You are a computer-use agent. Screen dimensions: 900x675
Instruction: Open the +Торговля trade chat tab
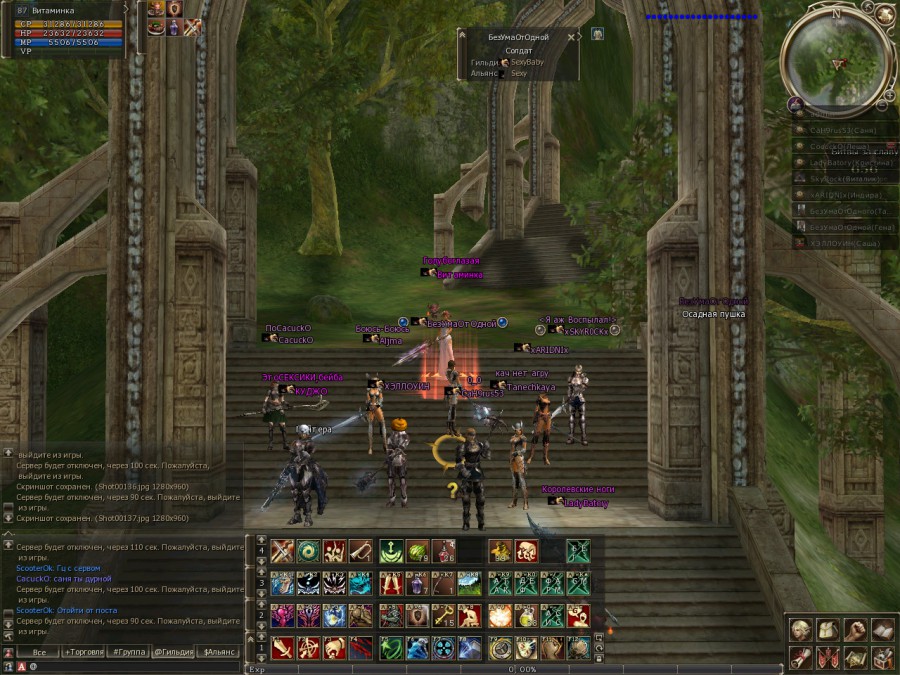(x=87, y=651)
